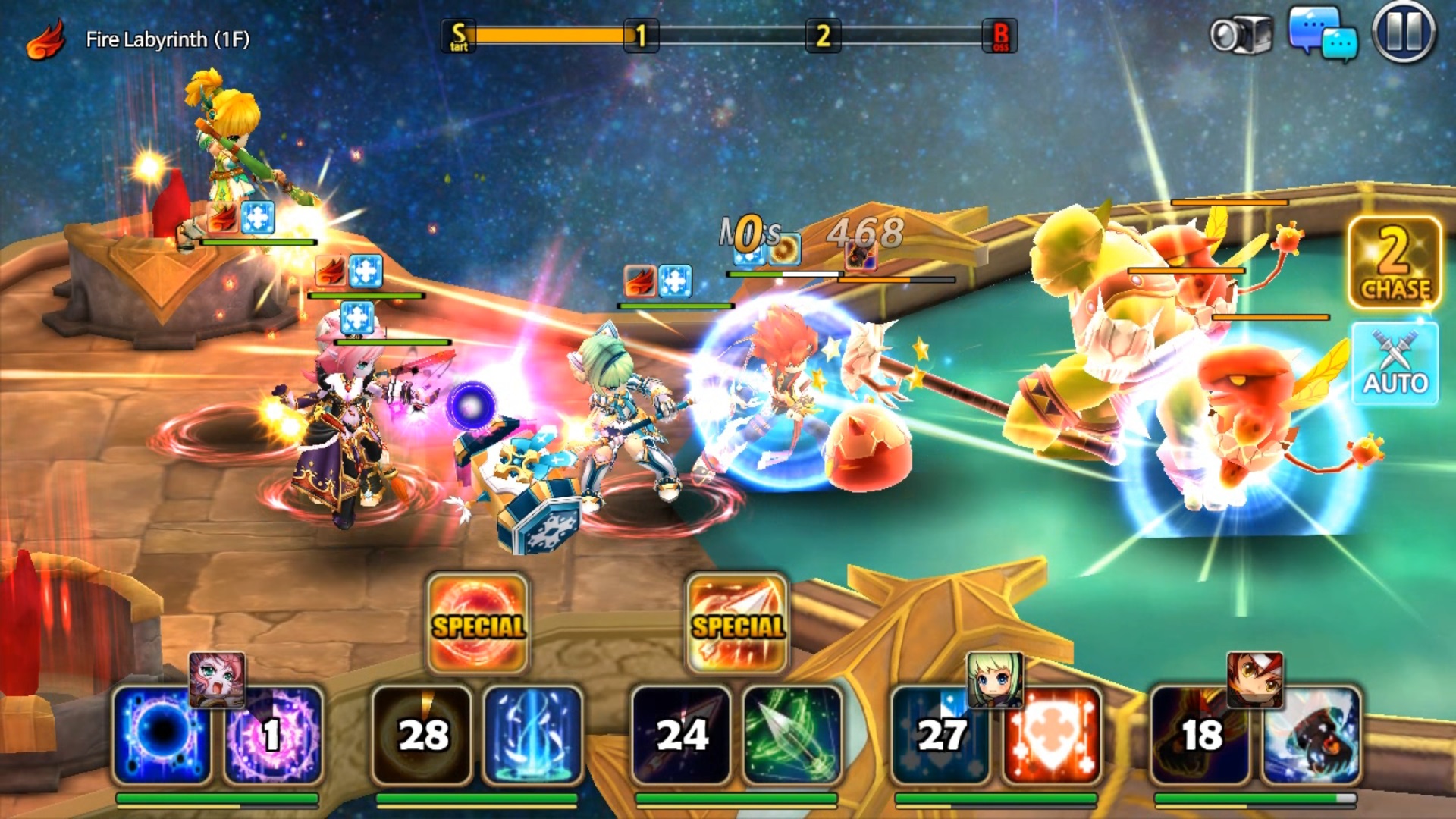Use the red shield skill

[x=1051, y=734]
